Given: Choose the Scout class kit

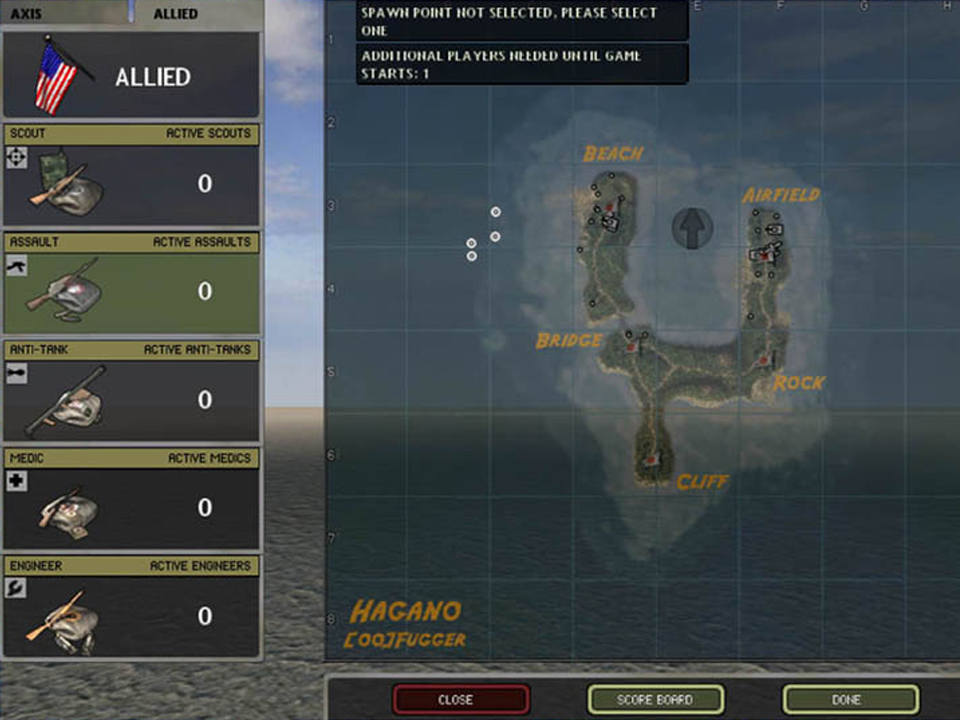Looking at the screenshot, I should (131, 175).
